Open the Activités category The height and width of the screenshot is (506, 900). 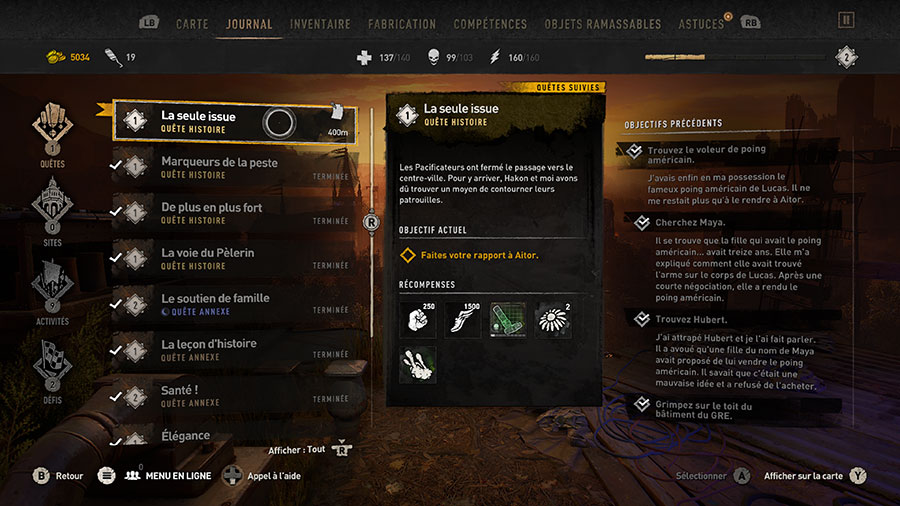pos(53,290)
